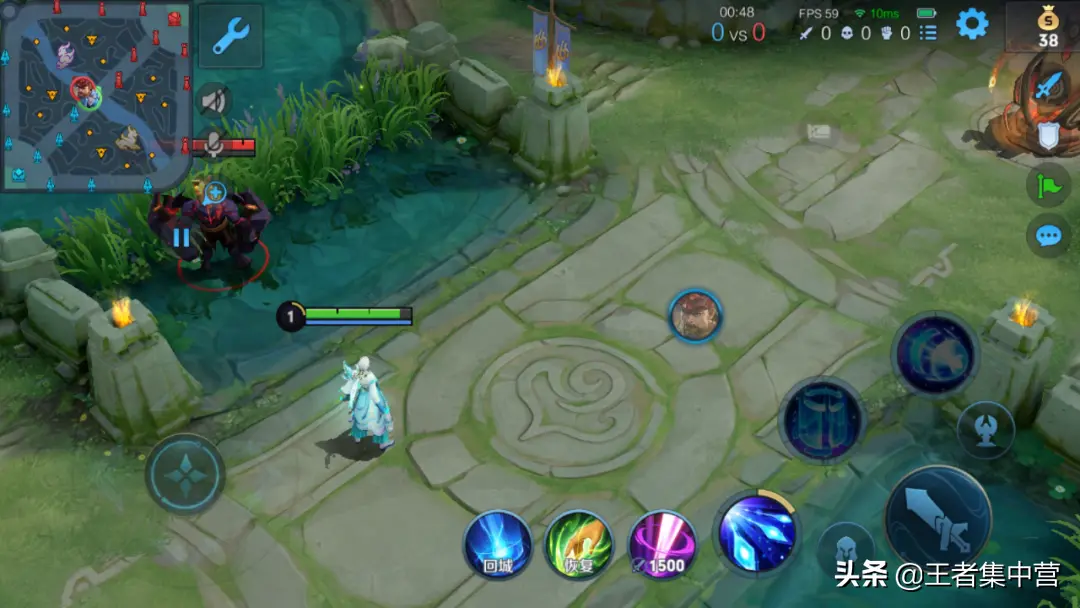Use the 恢复 restore ability

[x=579, y=545]
